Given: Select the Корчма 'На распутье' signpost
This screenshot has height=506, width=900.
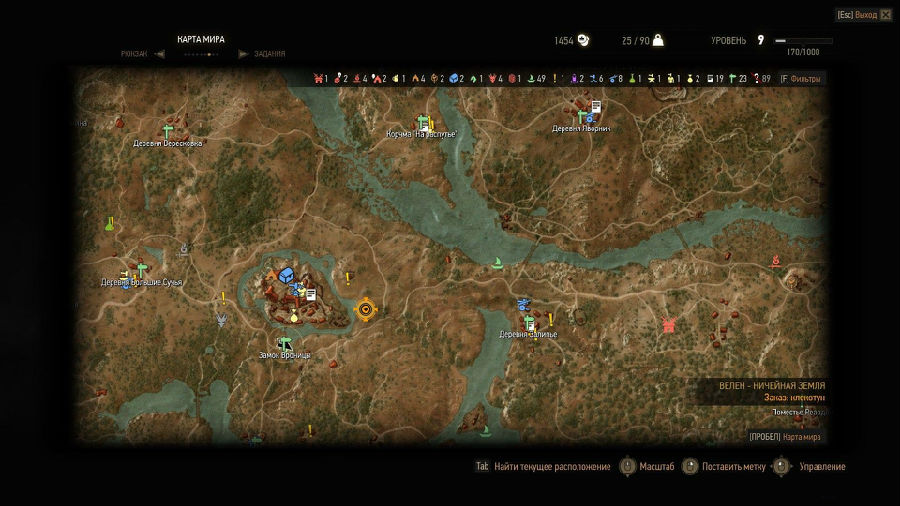Looking at the screenshot, I should [424, 123].
